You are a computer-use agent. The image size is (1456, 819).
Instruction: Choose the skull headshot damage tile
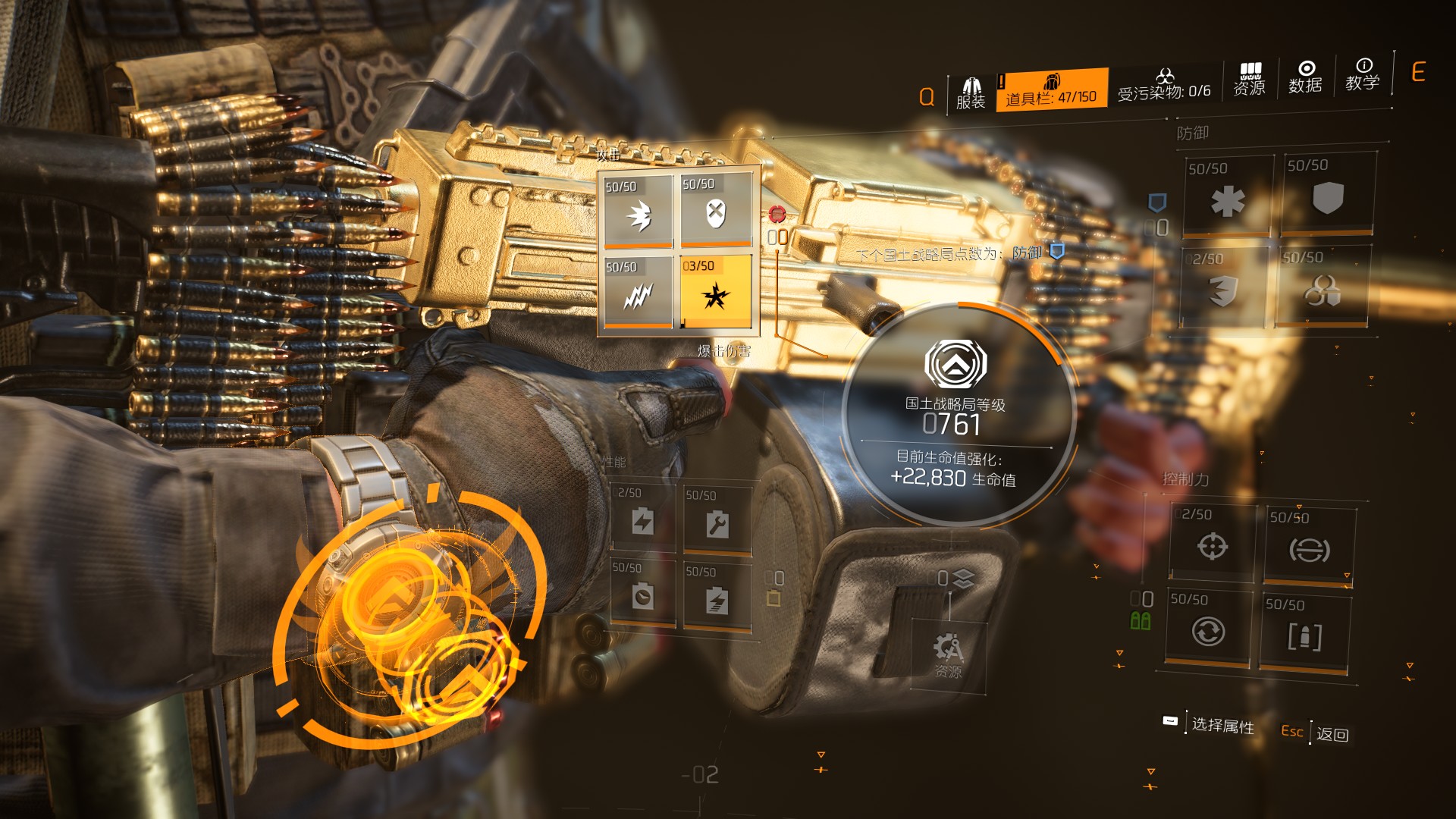coord(716,209)
